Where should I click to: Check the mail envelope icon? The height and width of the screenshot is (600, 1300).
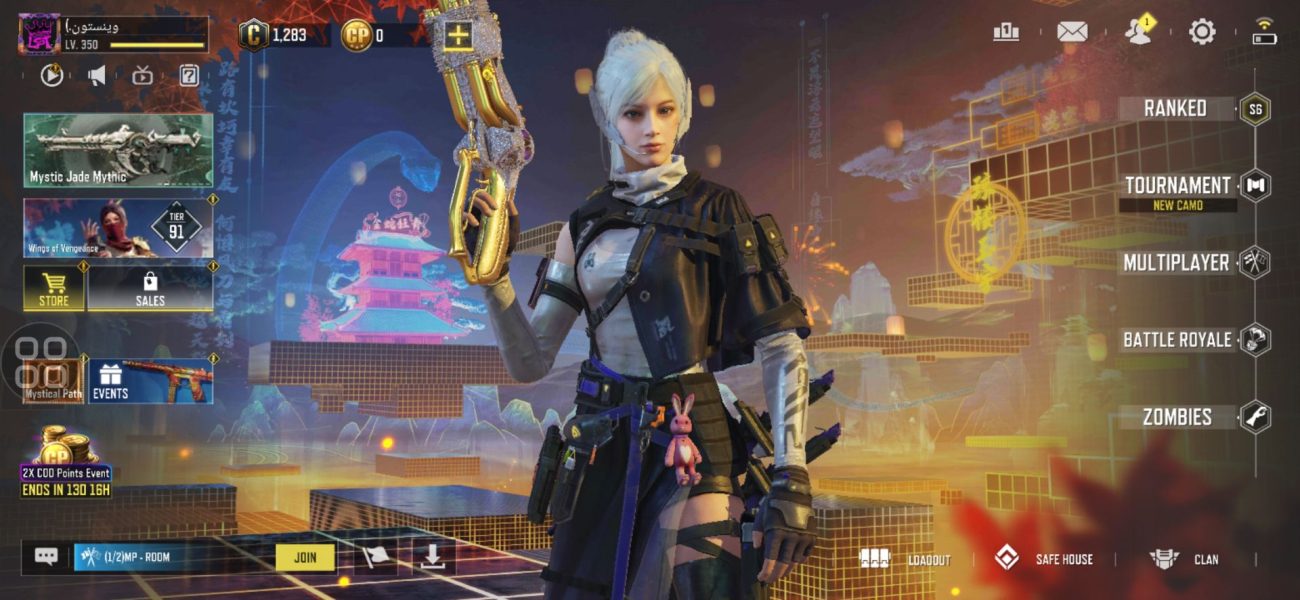[1072, 32]
